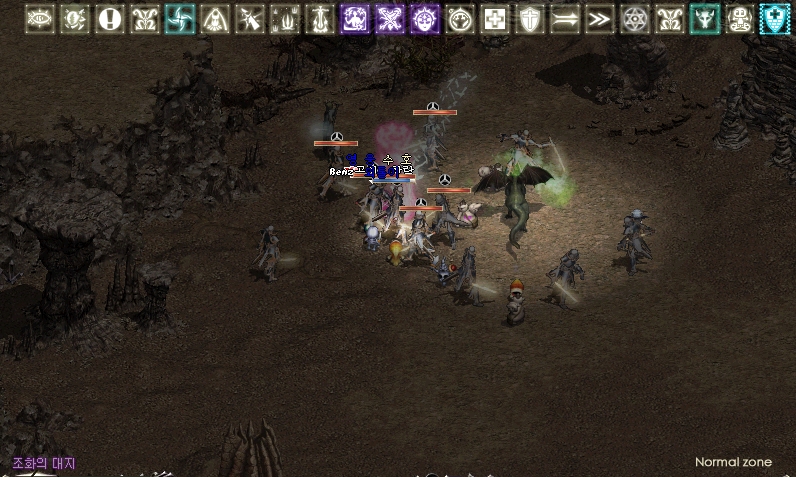Click the purple beast buff icon
The height and width of the screenshot is (477, 796).
pyautogui.click(x=355, y=19)
